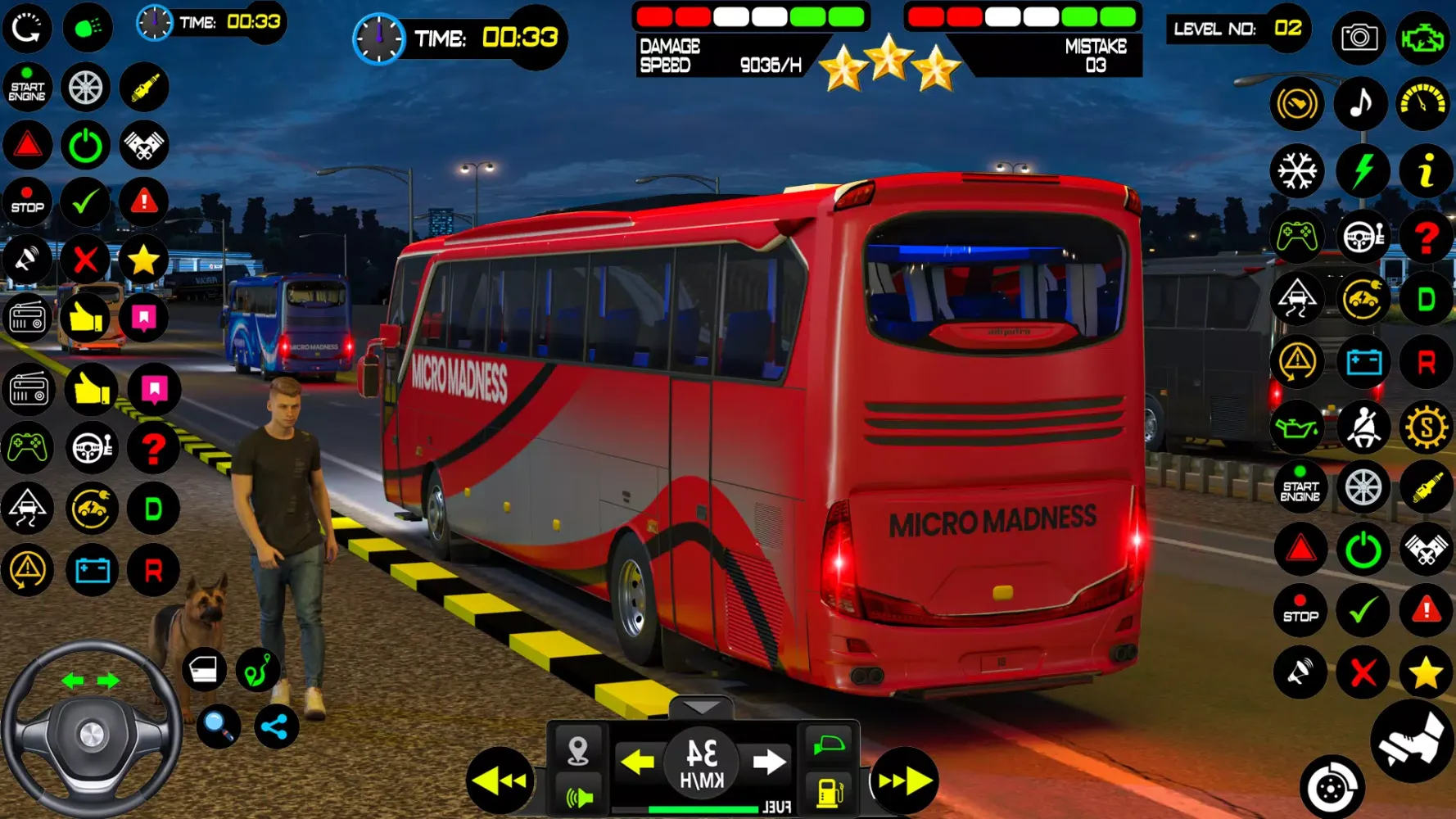Image resolution: width=1456 pixels, height=819 pixels.
Task: Tap the yellow fast-forward double-arrow button
Action: (904, 781)
